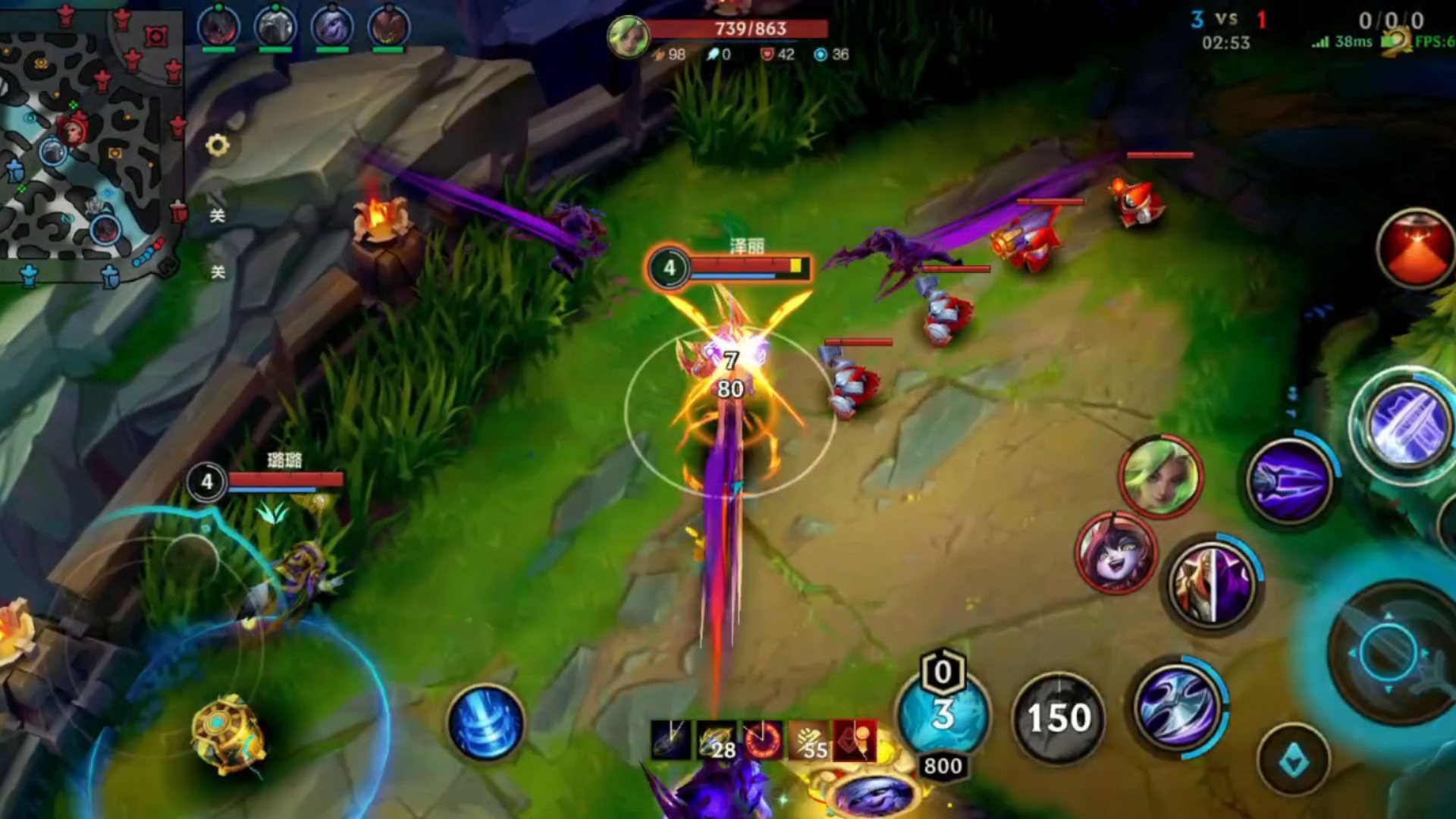Use the purple crescent slash ability
The height and width of the screenshot is (819, 1456).
coord(1178,705)
